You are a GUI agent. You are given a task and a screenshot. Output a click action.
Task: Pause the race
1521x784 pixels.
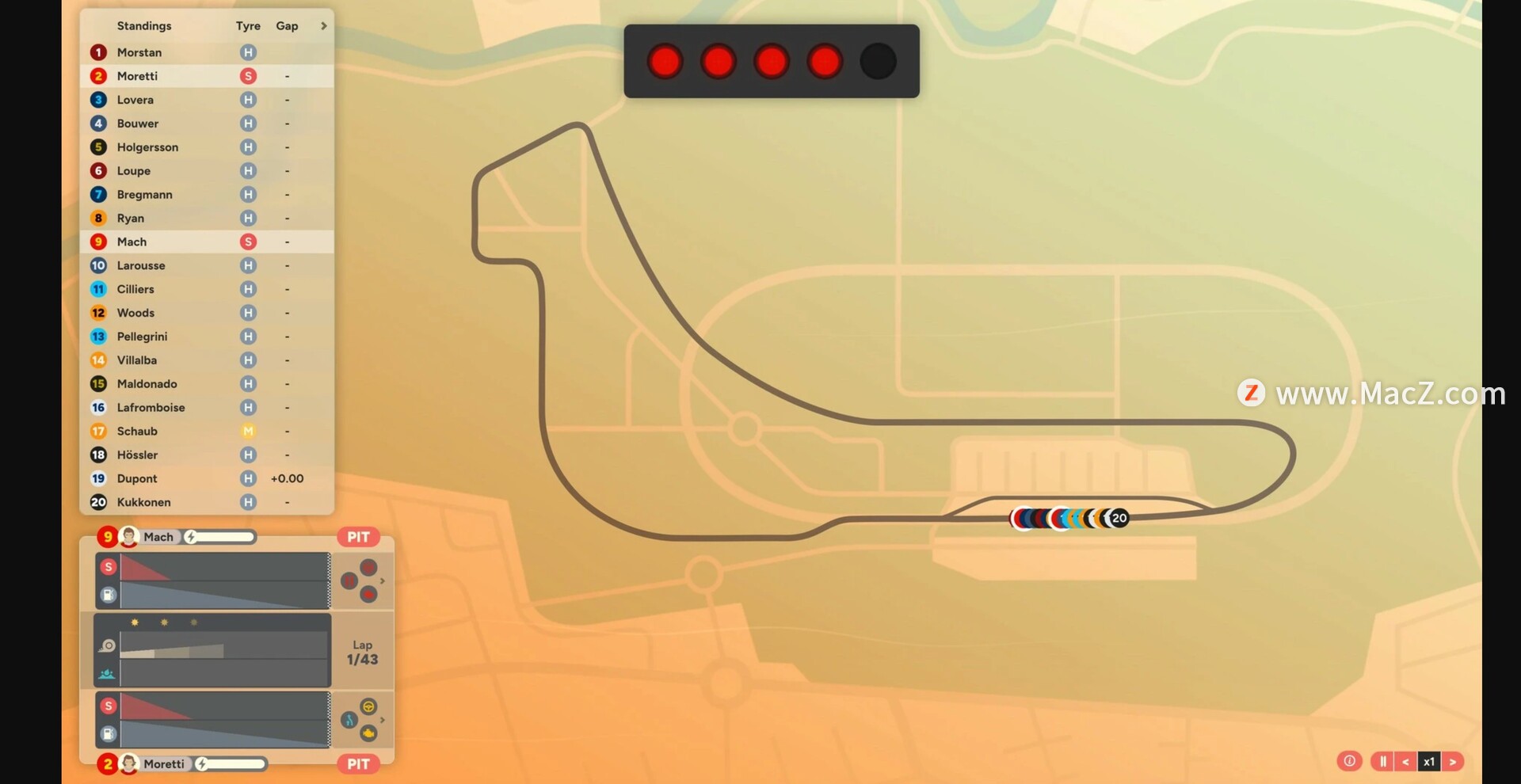click(1382, 762)
